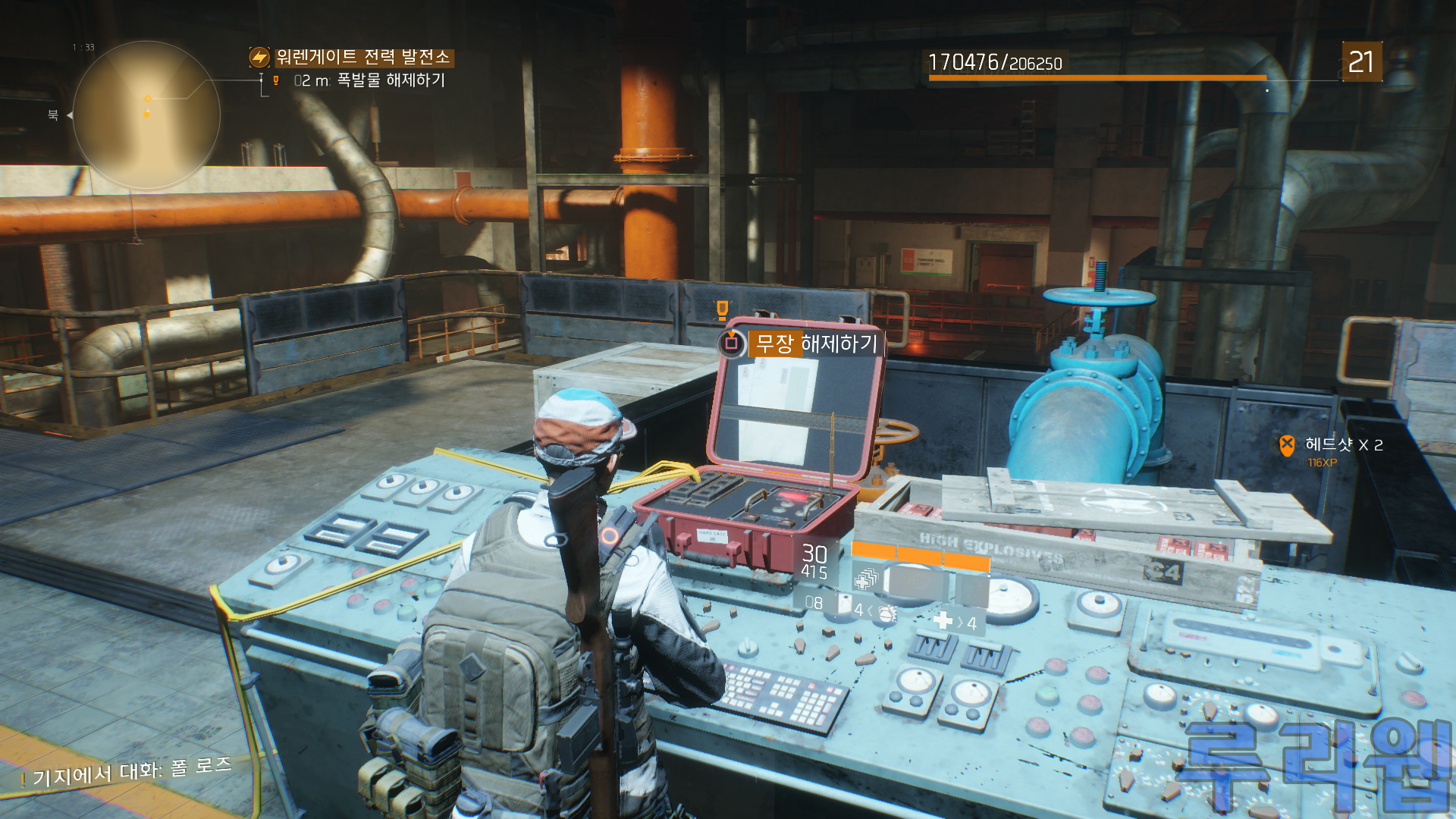The width and height of the screenshot is (1456, 819).
Task: Click the 폭발물 해제하기 objective line
Action: 390,80
